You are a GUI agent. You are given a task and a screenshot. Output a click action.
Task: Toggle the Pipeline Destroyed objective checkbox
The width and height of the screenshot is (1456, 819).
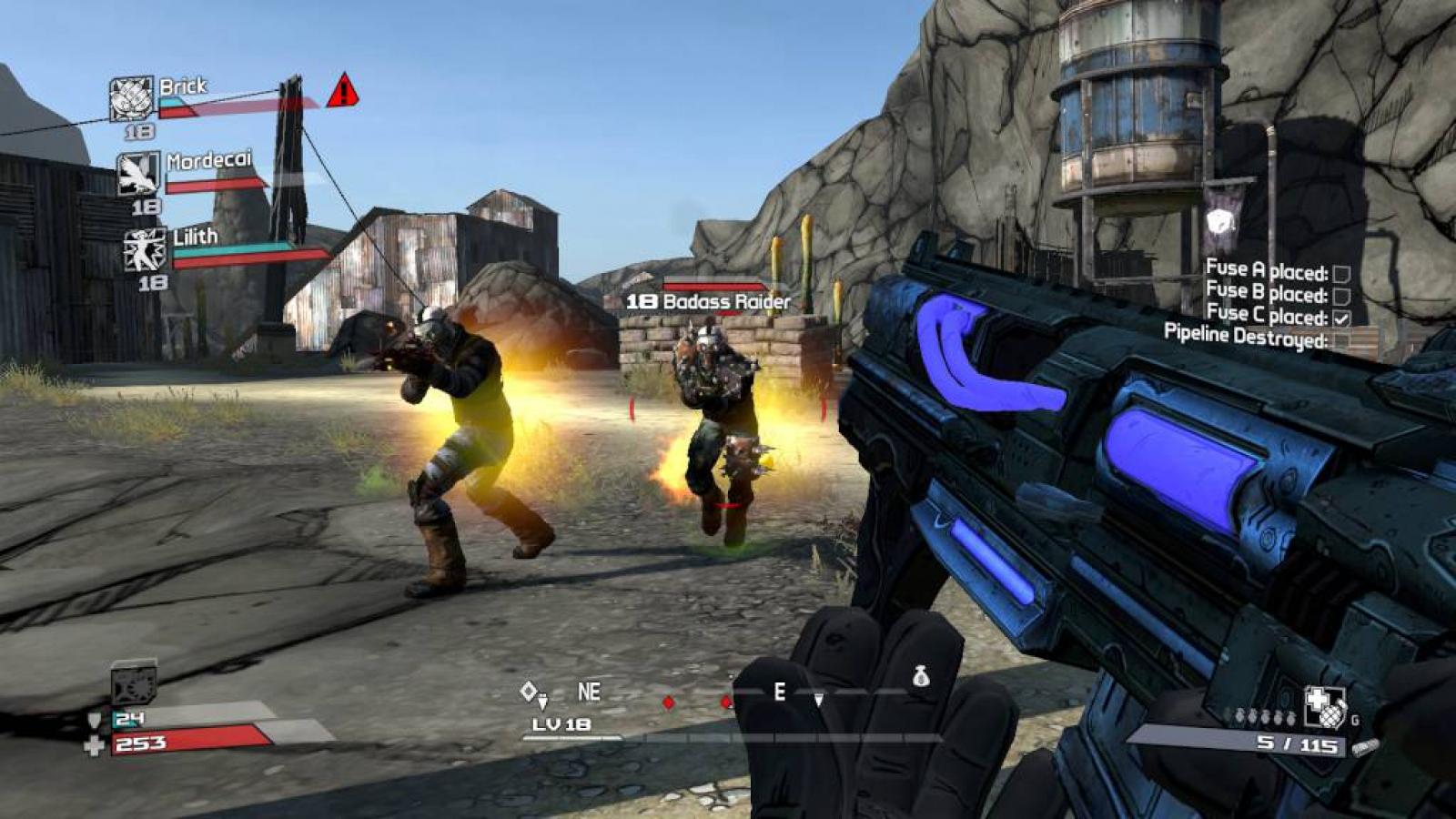click(x=1340, y=340)
